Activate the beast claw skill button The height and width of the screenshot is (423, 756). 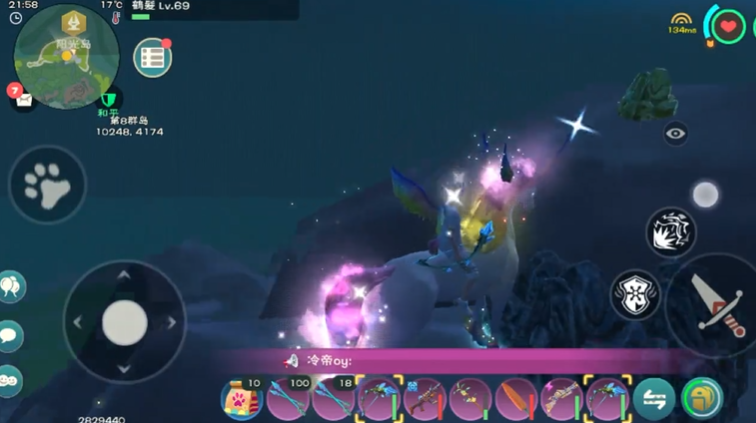pyautogui.click(x=671, y=232)
